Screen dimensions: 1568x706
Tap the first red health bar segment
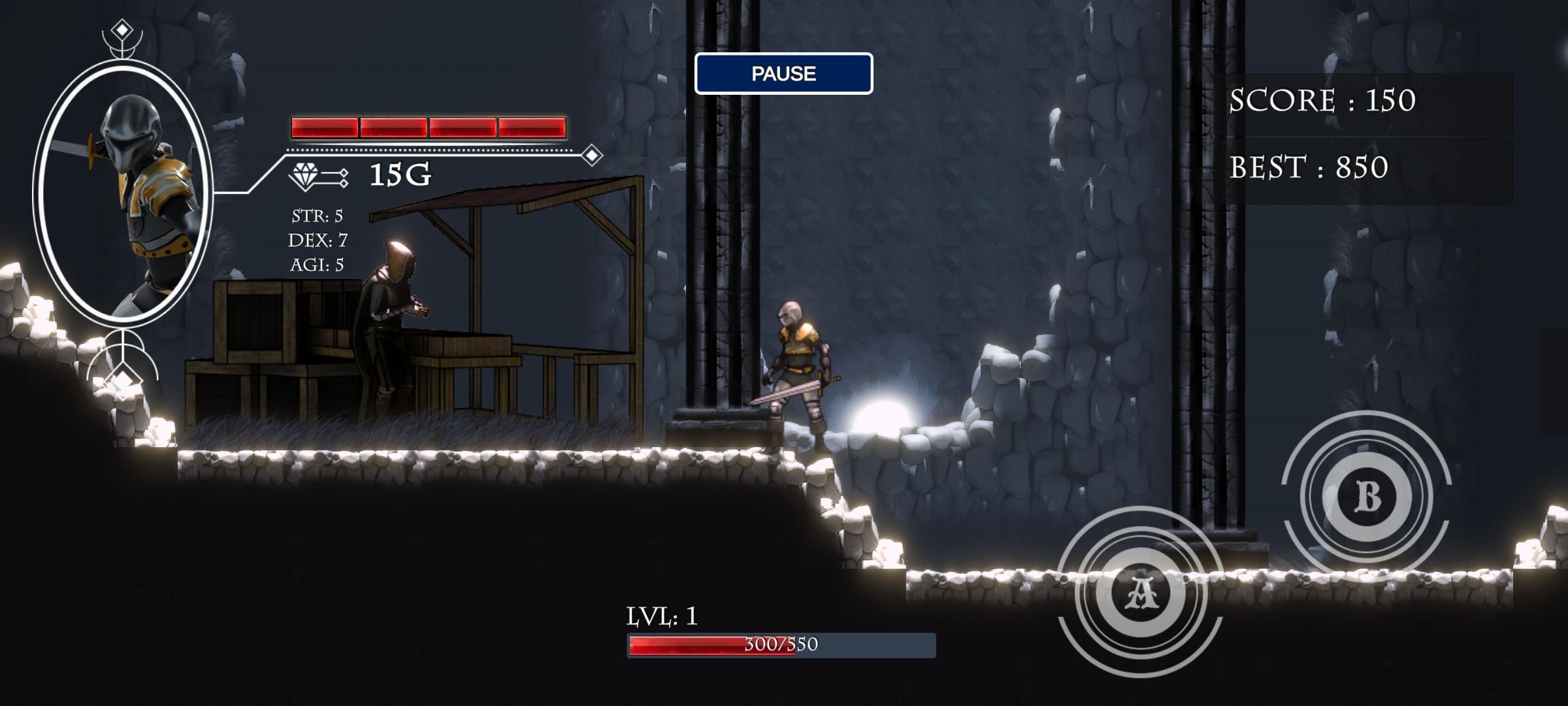tap(323, 126)
